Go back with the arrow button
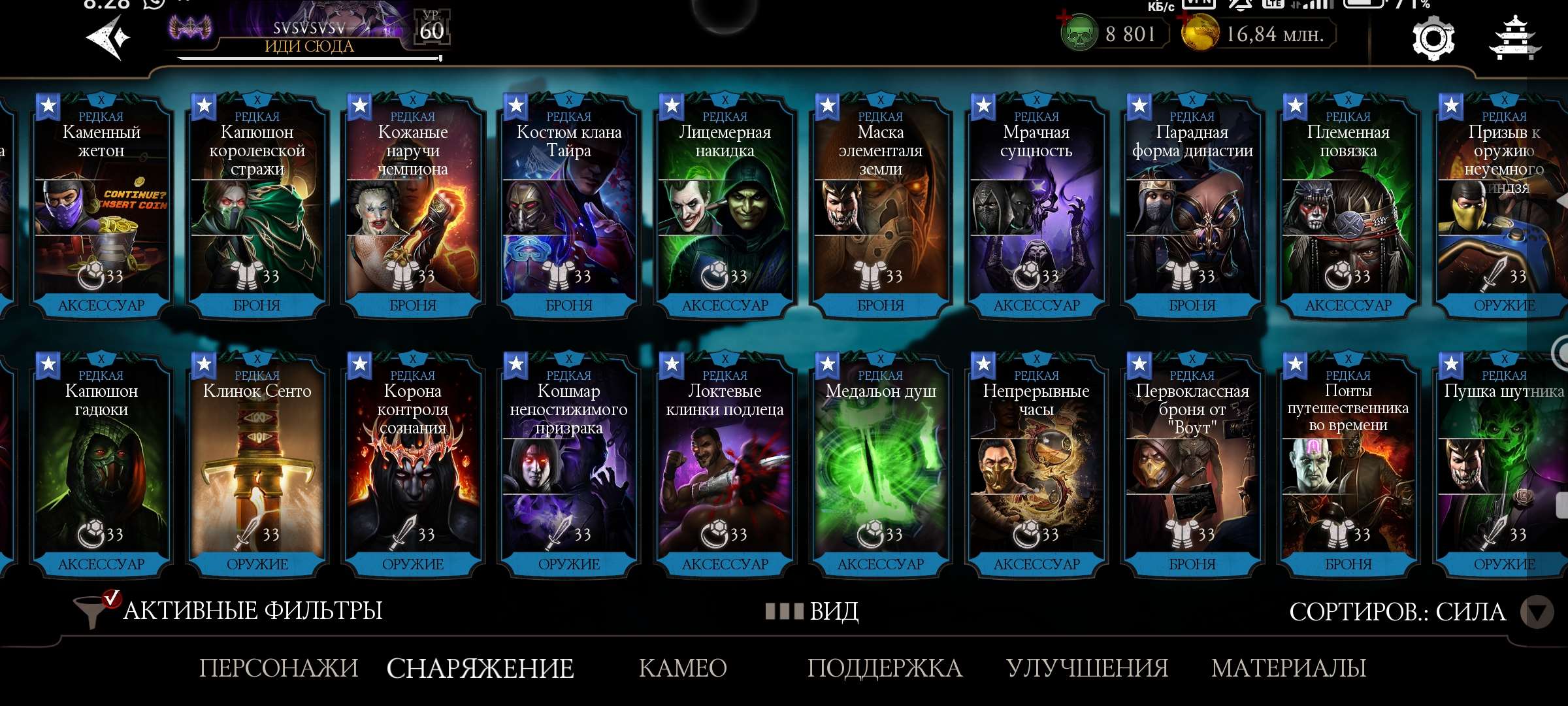1568x706 pixels. click(108, 38)
